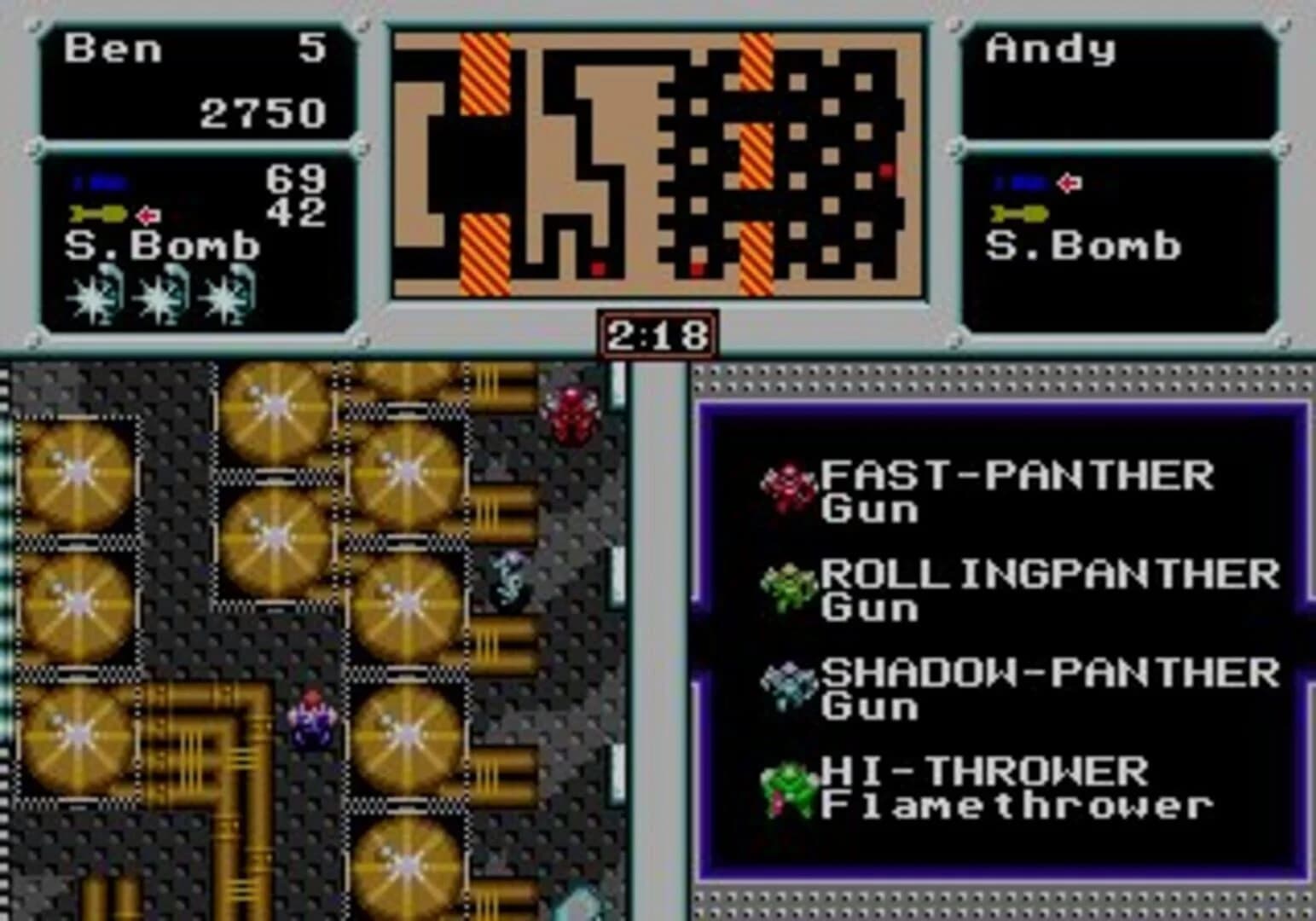Select the SHADOW-PANTHER unit icon
This screenshot has width=1316, height=921.
pyautogui.click(x=790, y=684)
